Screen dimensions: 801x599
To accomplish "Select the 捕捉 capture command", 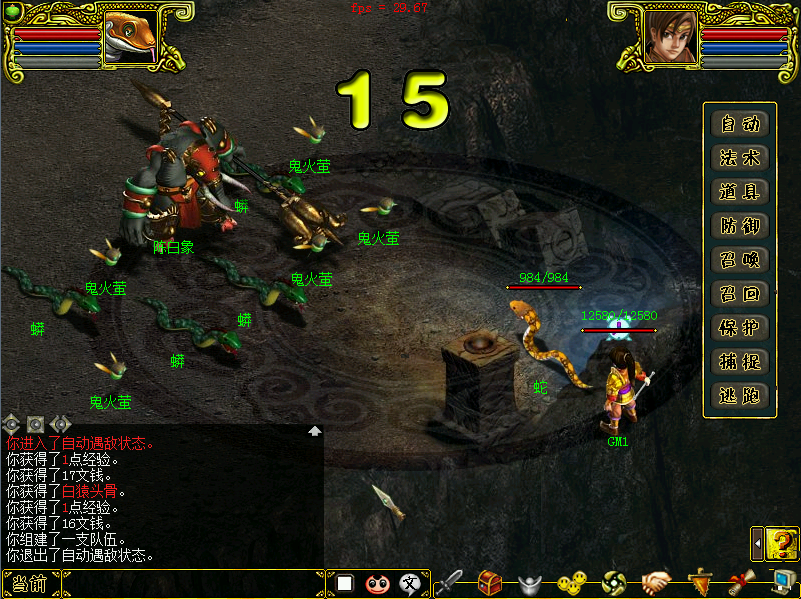I will (x=740, y=362).
